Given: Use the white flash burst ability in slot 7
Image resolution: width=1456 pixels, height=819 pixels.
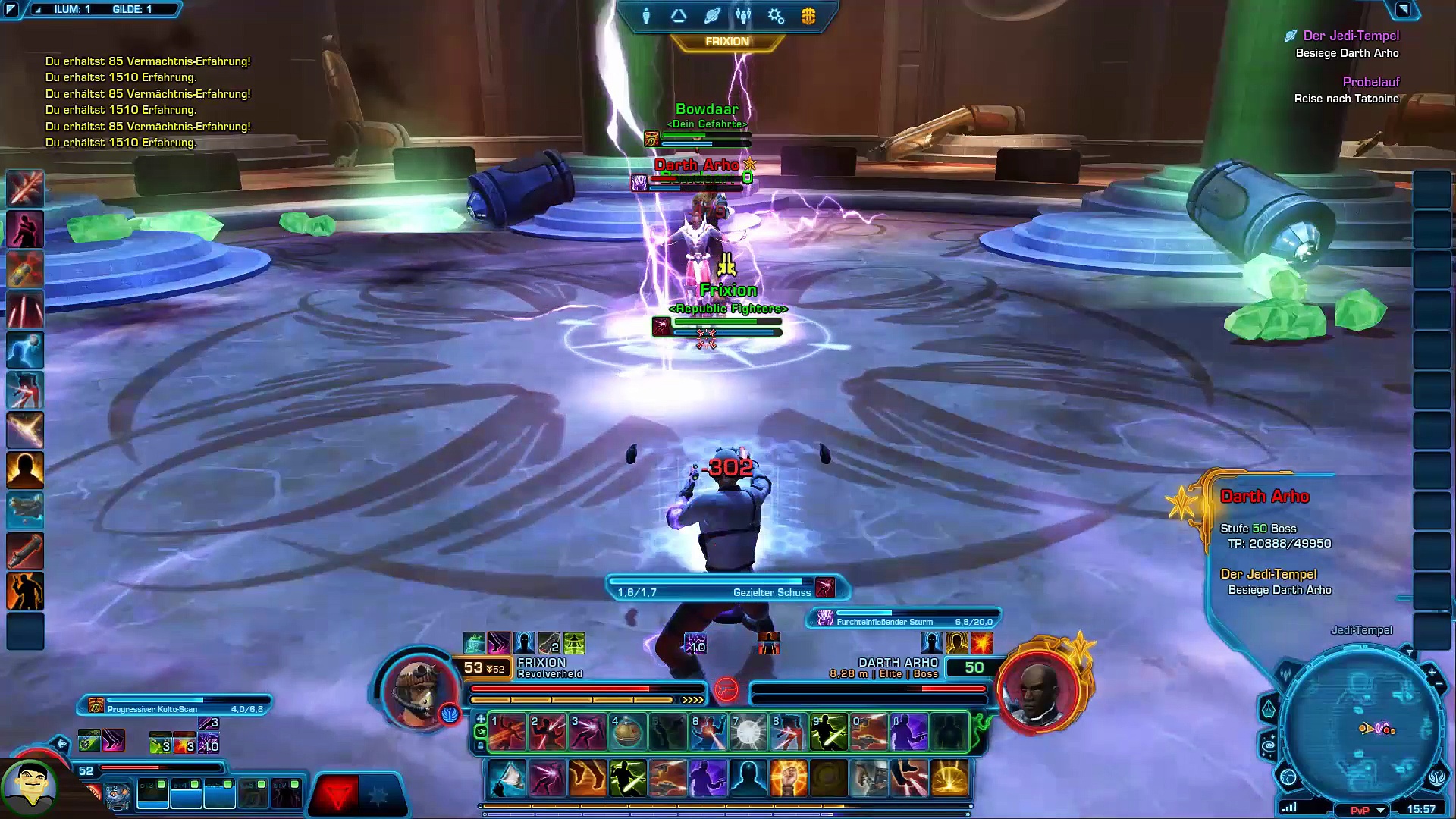Looking at the screenshot, I should coord(748,732).
